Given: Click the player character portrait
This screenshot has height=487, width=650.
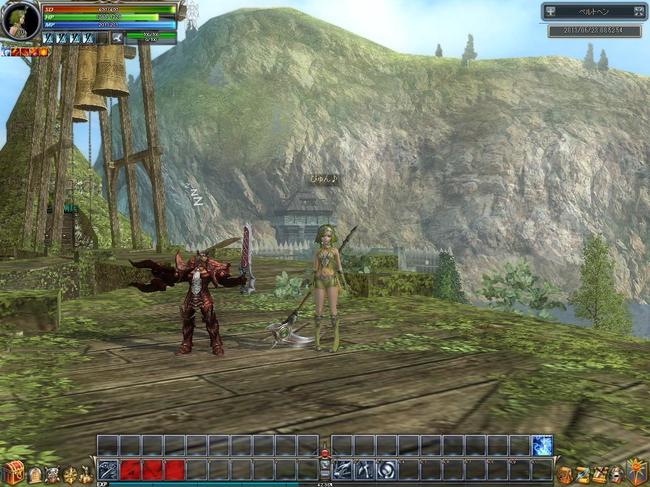Looking at the screenshot, I should (x=19, y=20).
